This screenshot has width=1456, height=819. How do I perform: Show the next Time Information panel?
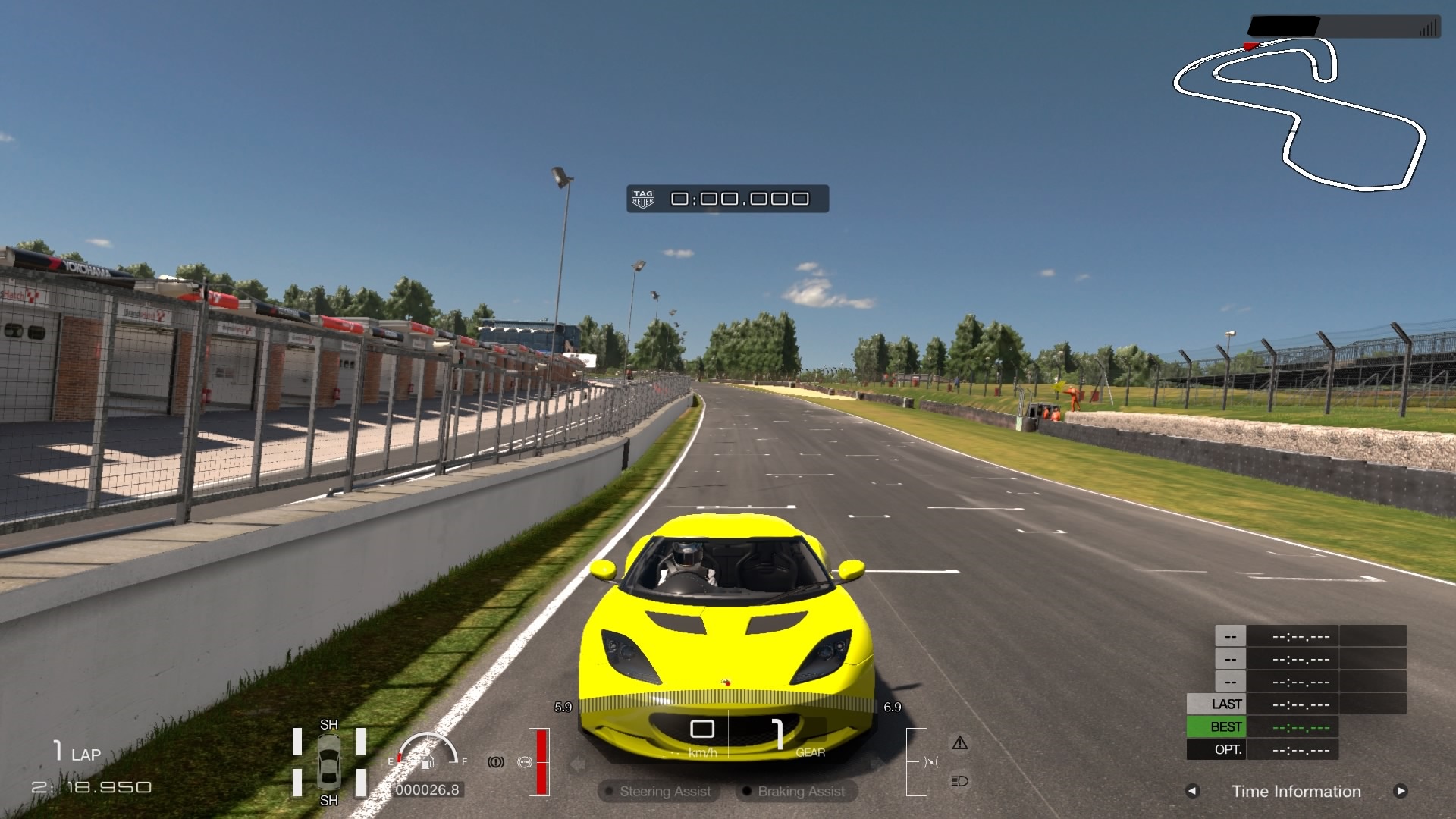(x=1400, y=791)
